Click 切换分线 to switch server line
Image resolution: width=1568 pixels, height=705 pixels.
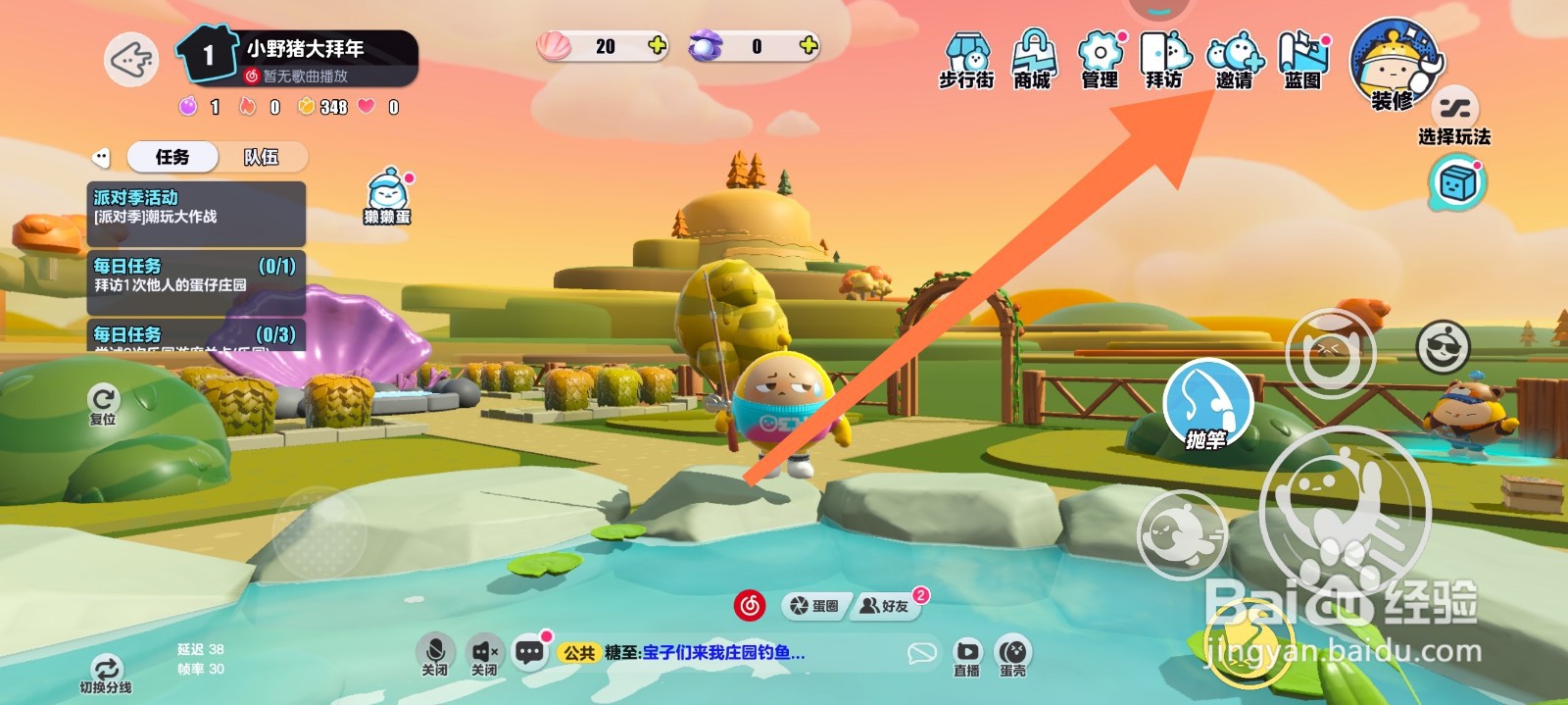(106, 675)
